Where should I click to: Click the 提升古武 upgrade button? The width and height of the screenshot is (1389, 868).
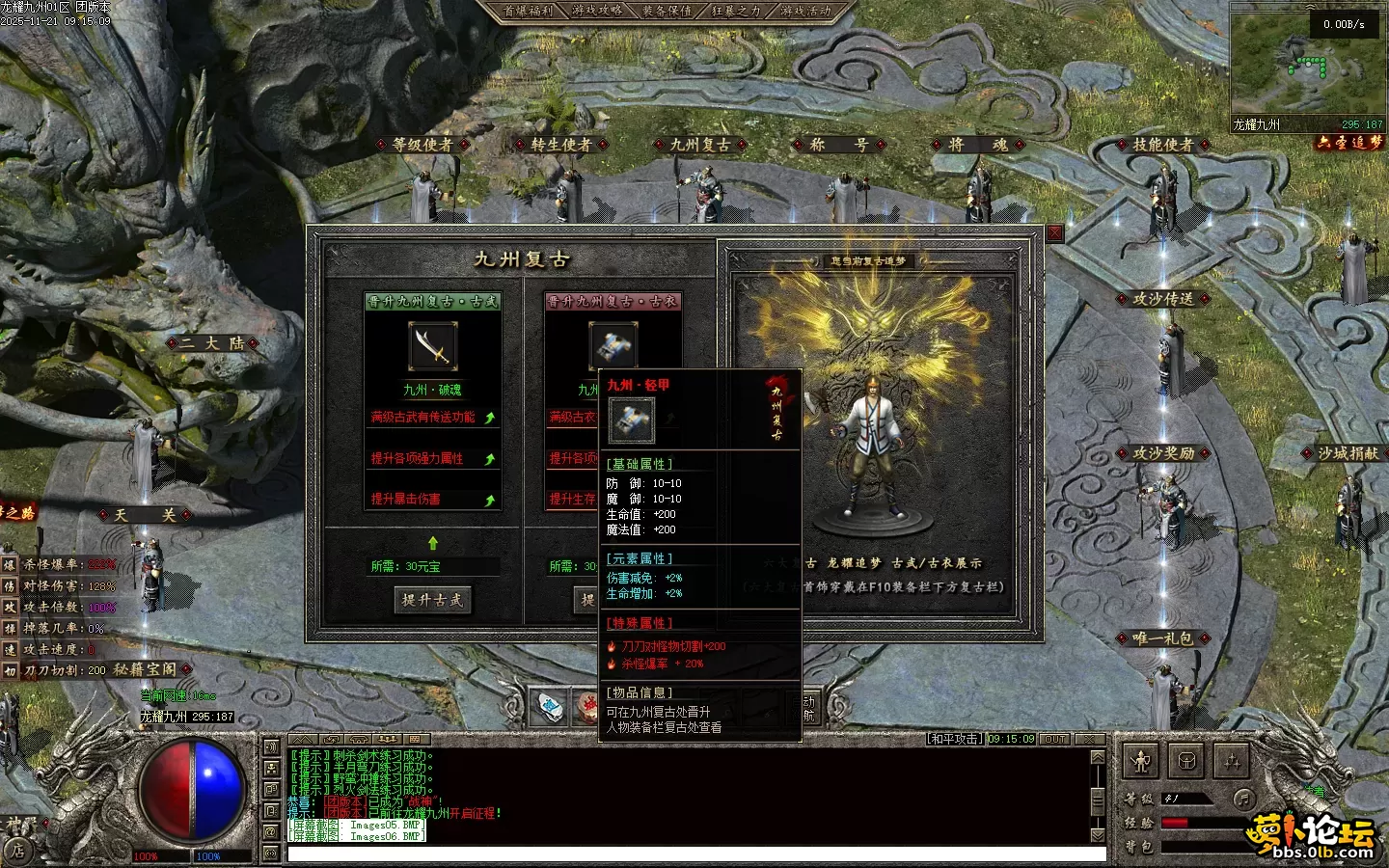click(x=432, y=600)
